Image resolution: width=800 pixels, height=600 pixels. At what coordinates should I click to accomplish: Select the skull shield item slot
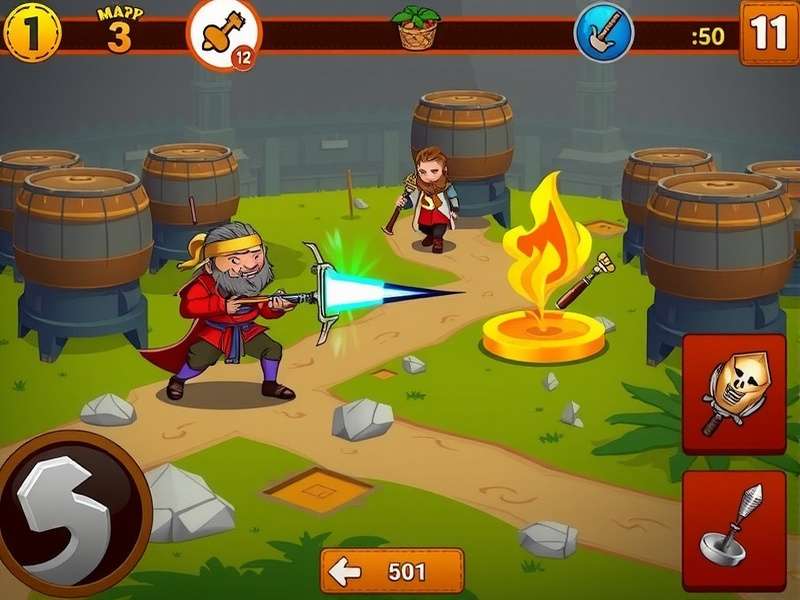pyautogui.click(x=733, y=393)
